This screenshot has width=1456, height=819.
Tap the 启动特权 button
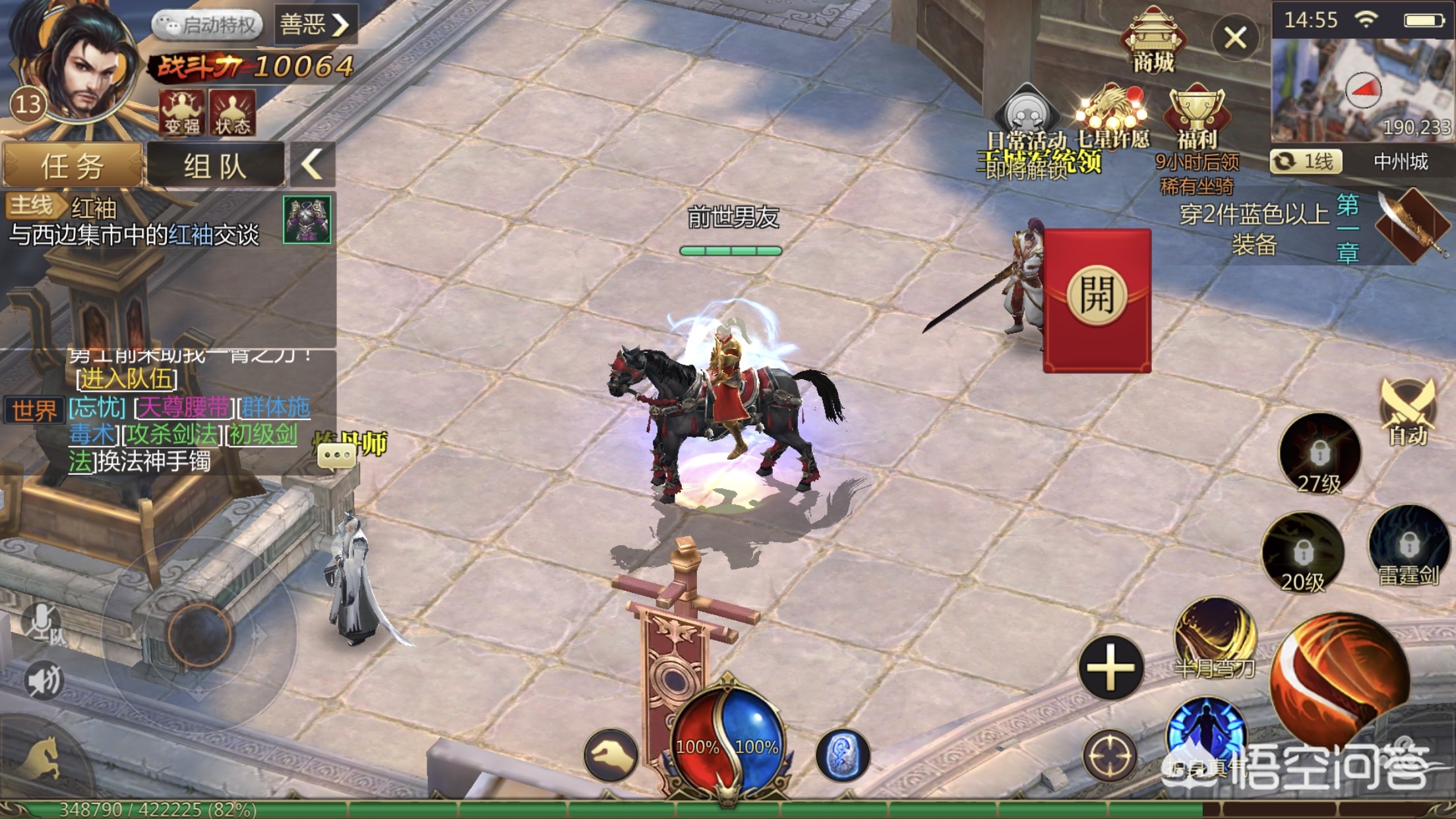point(208,25)
